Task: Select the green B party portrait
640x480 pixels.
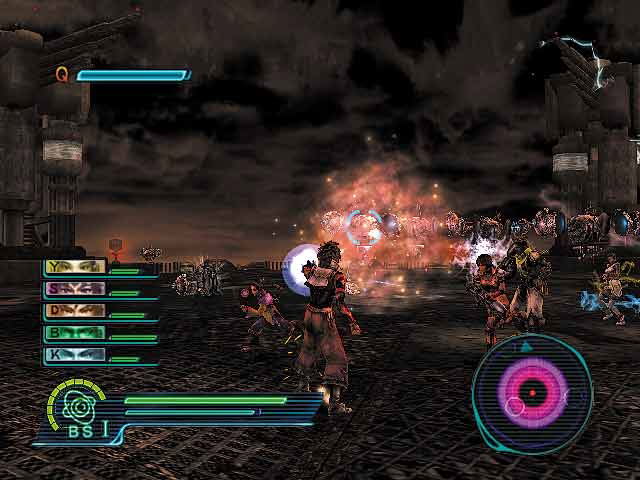Action: pyautogui.click(x=75, y=333)
